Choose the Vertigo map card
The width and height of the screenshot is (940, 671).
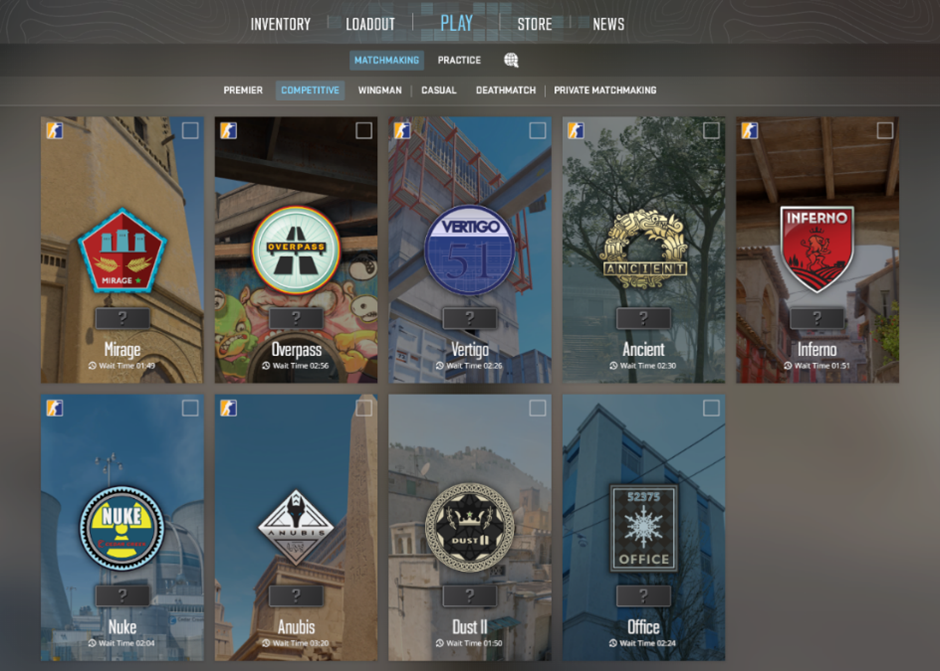[x=470, y=250]
